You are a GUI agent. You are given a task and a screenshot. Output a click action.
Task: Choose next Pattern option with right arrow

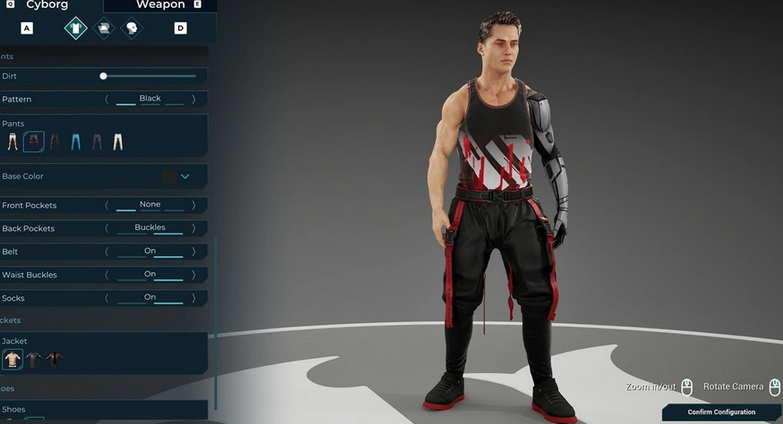pyautogui.click(x=192, y=99)
